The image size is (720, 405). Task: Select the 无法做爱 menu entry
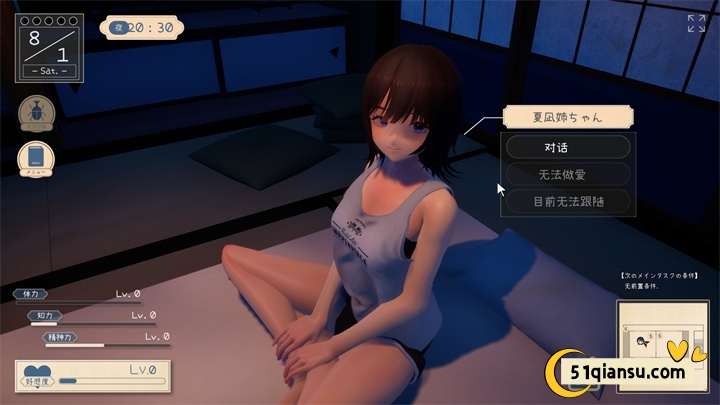point(568,174)
